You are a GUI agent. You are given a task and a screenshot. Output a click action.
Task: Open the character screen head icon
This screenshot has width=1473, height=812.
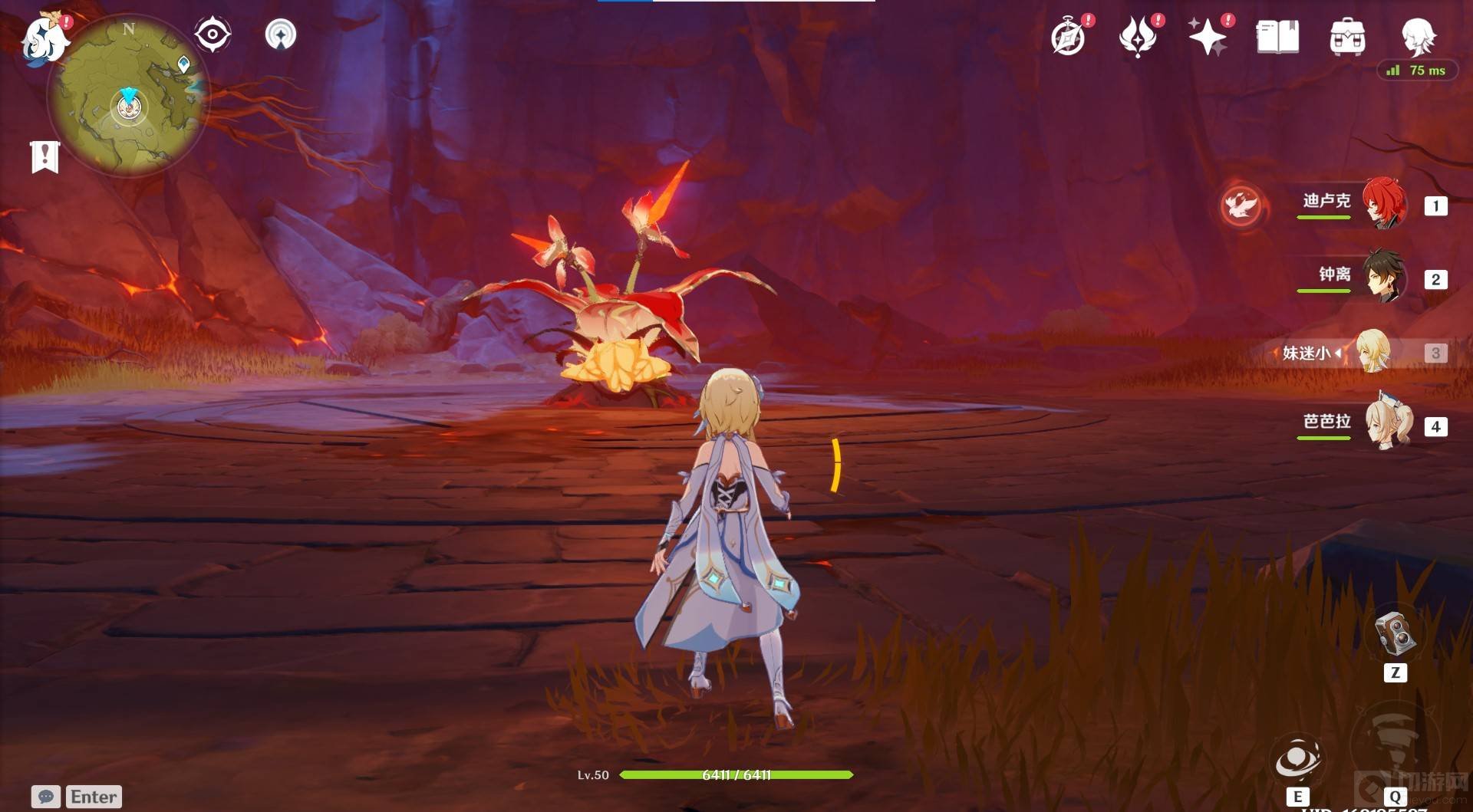click(x=1417, y=35)
